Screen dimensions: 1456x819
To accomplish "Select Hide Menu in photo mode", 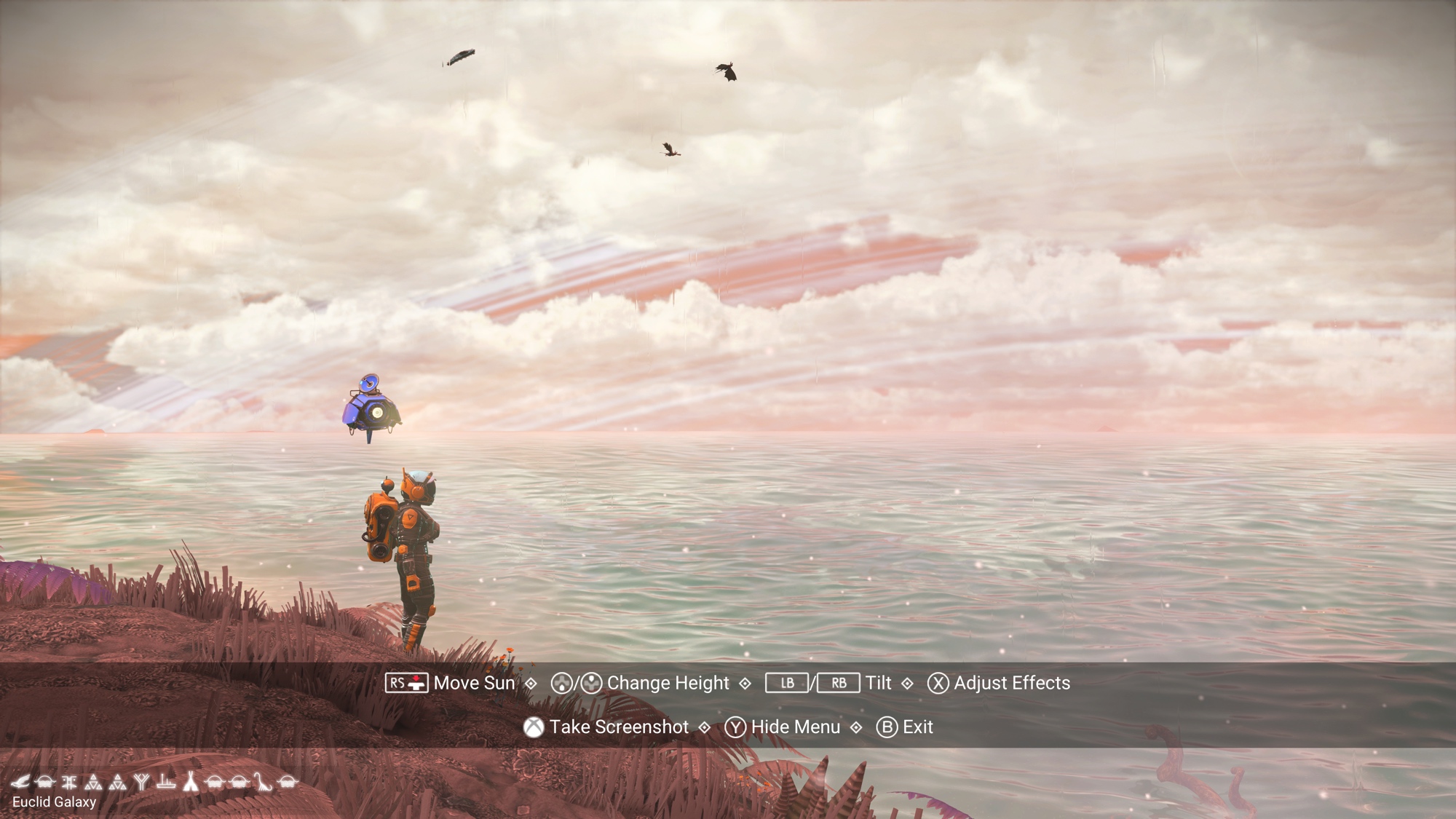I will [x=795, y=727].
